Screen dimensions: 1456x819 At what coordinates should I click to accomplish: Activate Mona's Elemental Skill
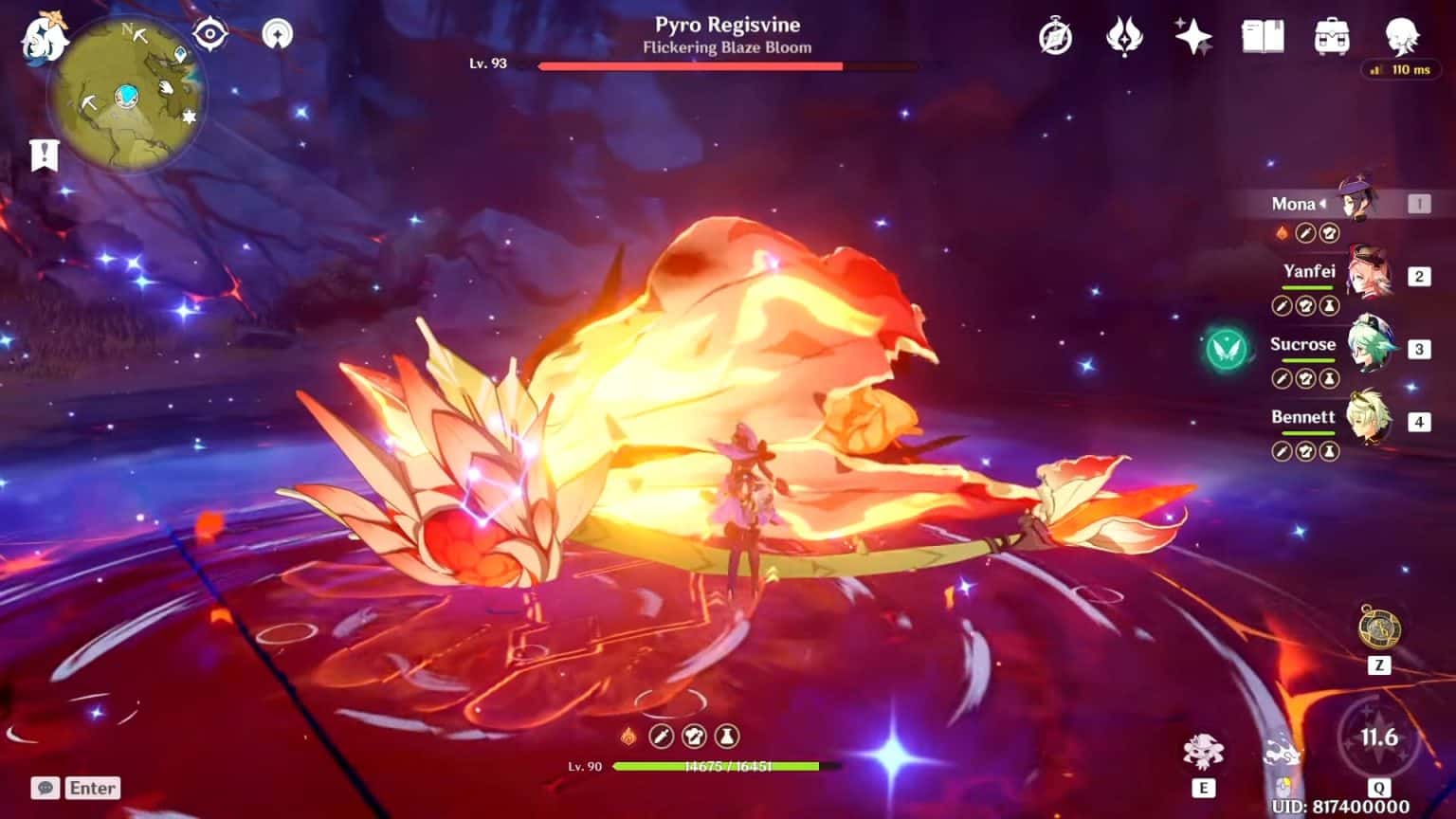pos(1203,754)
